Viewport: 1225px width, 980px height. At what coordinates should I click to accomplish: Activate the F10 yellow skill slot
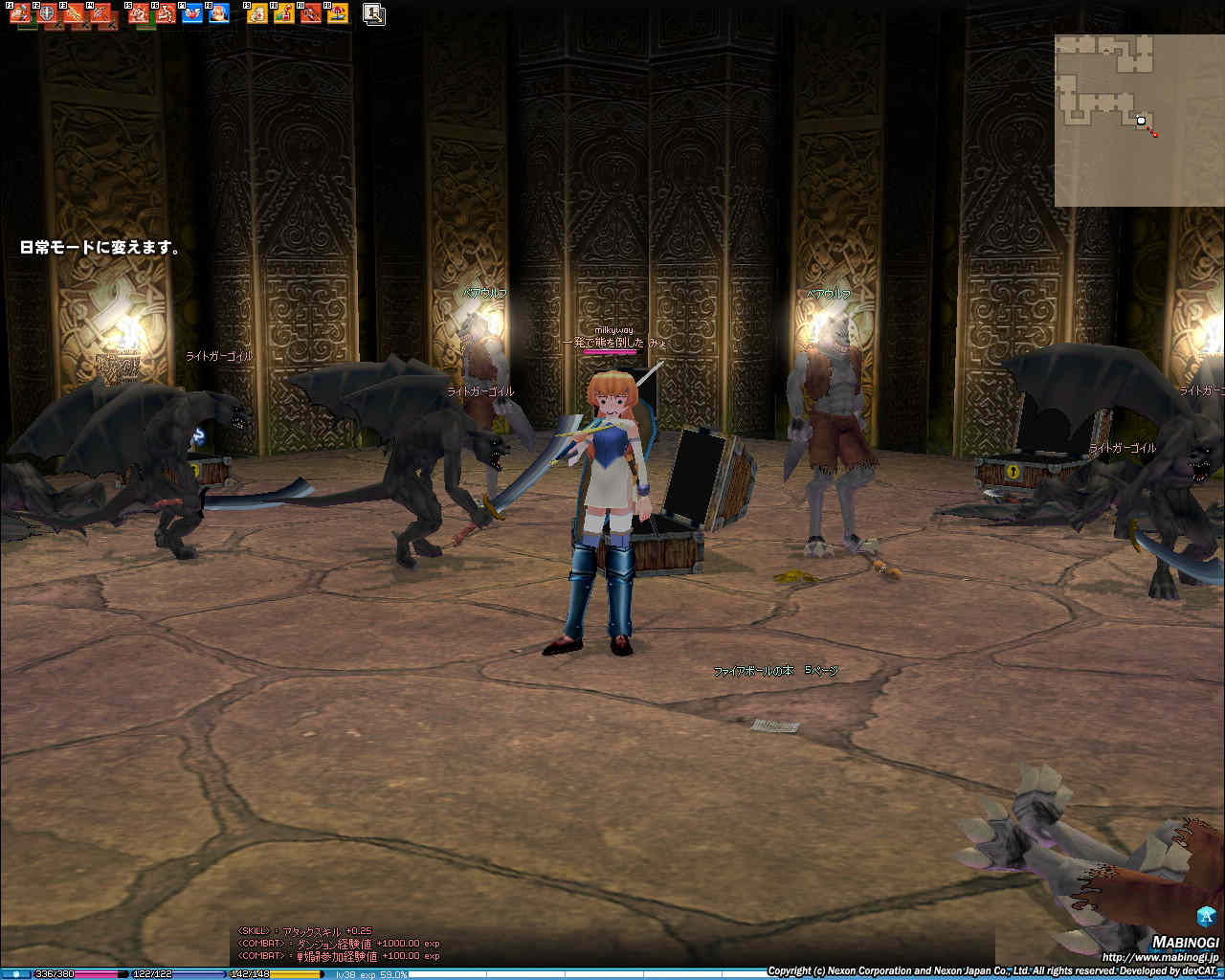point(284,13)
